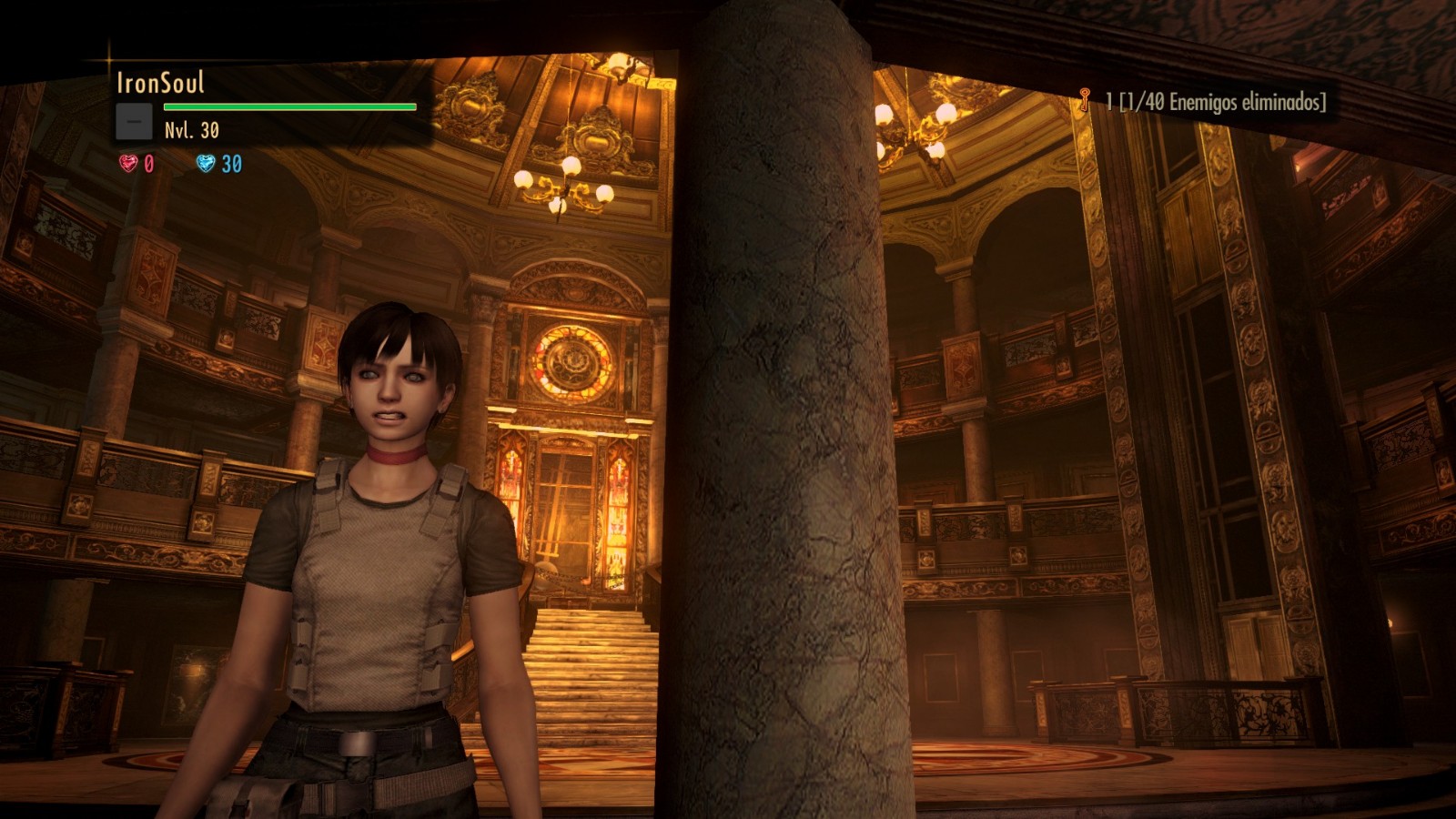Click the orange key icon
The width and height of the screenshot is (1456, 819).
pyautogui.click(x=1084, y=100)
